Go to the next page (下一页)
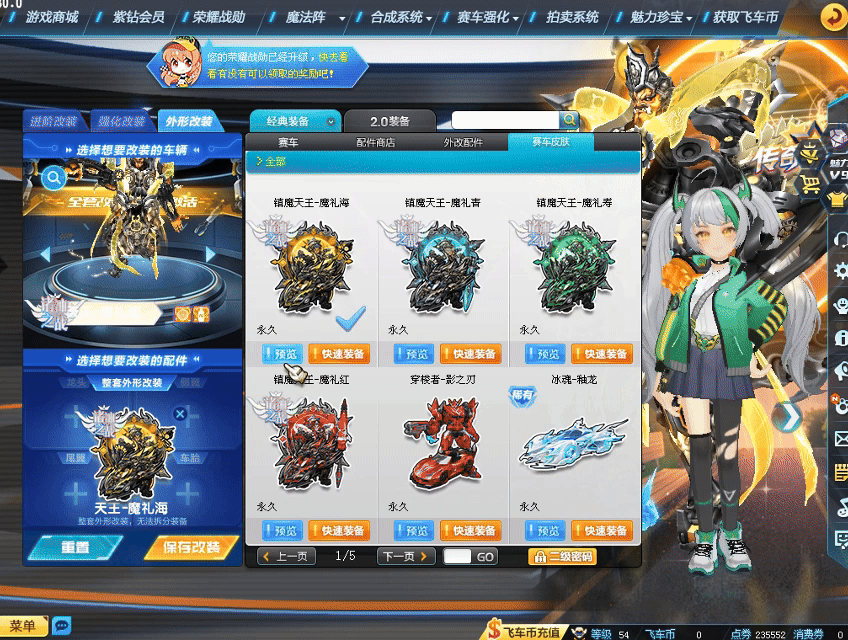This screenshot has height=640, width=848. click(x=405, y=556)
